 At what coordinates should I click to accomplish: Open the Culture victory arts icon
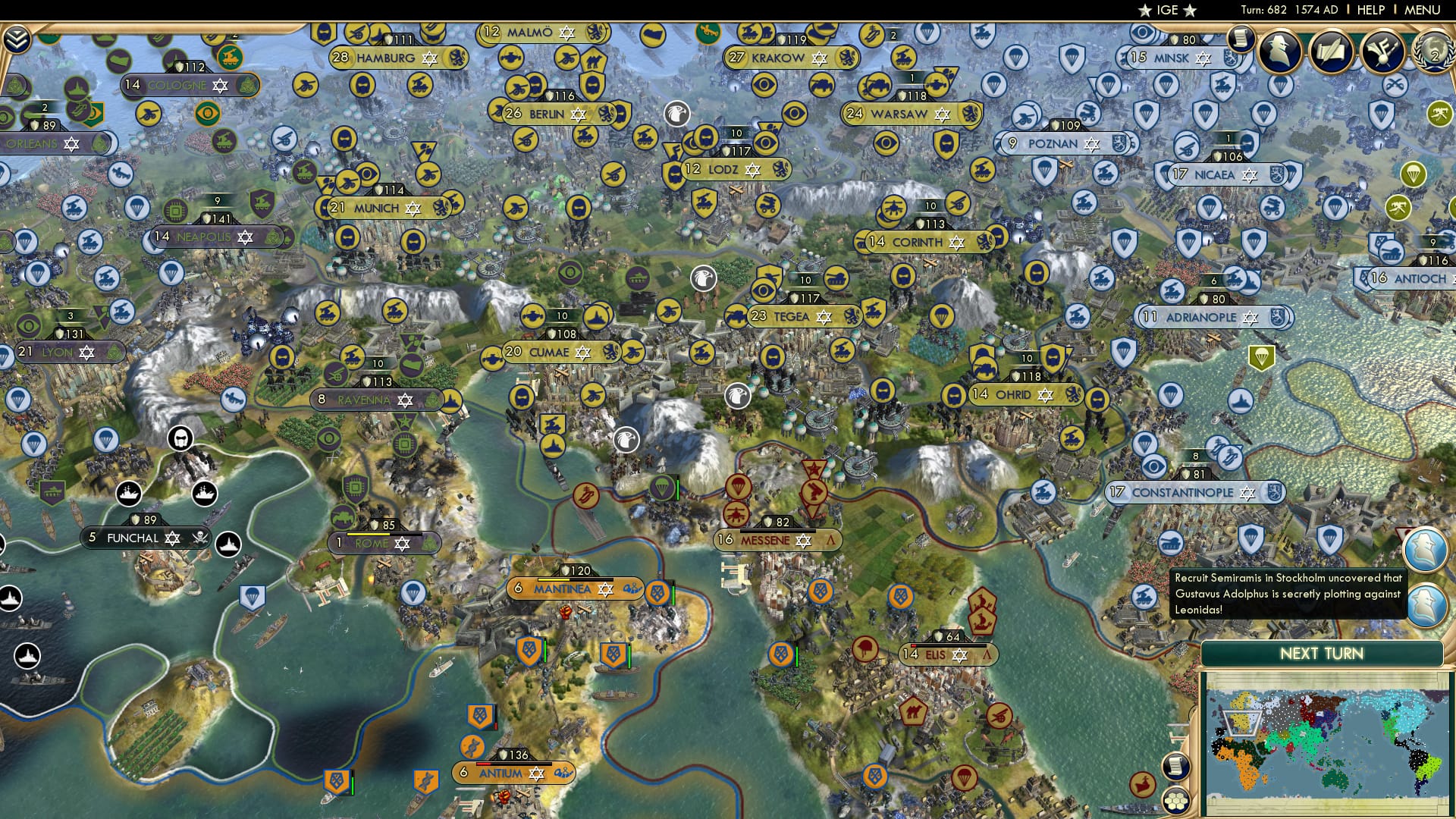click(1383, 53)
